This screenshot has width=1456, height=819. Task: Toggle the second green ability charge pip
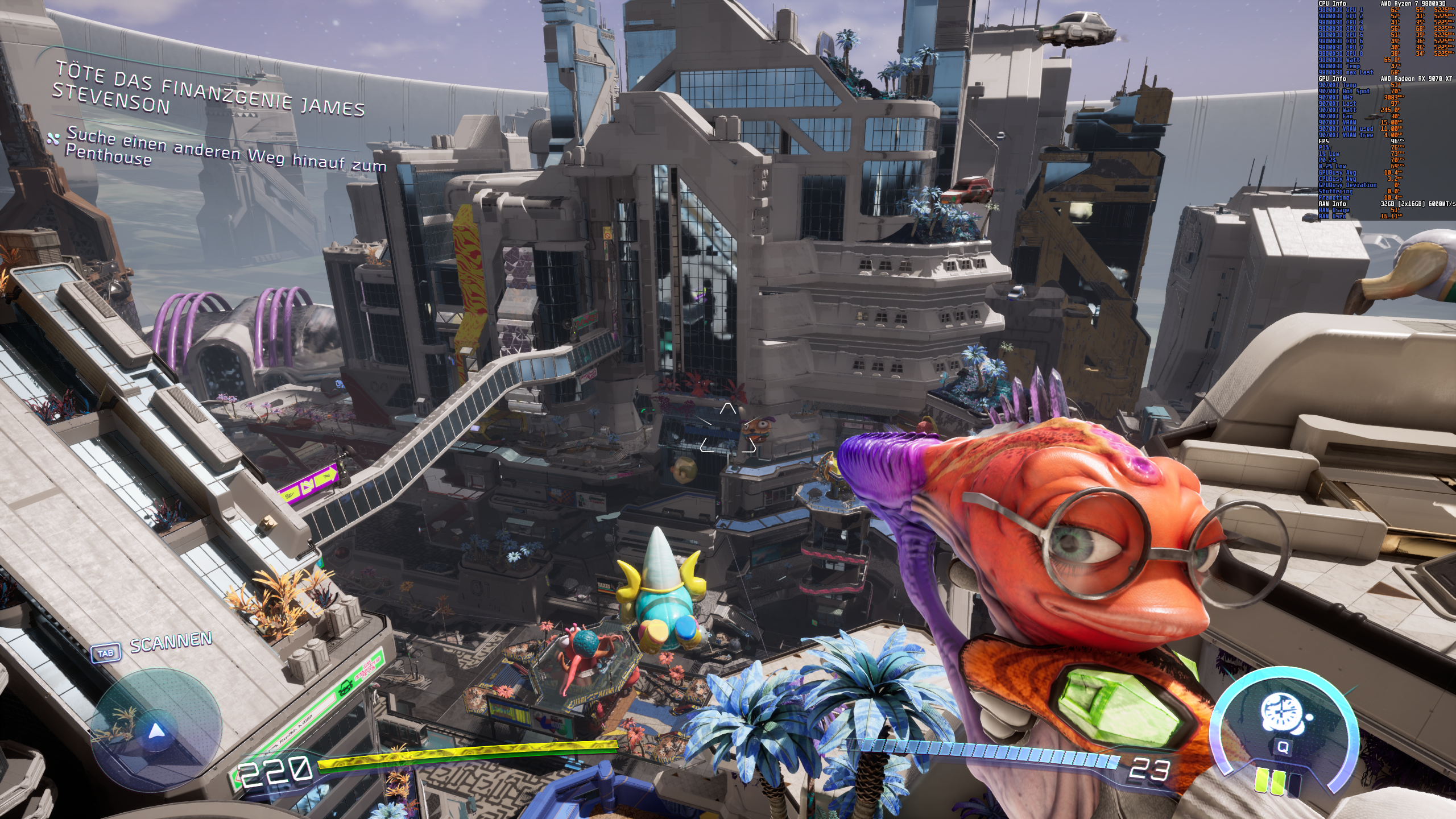point(1278,782)
